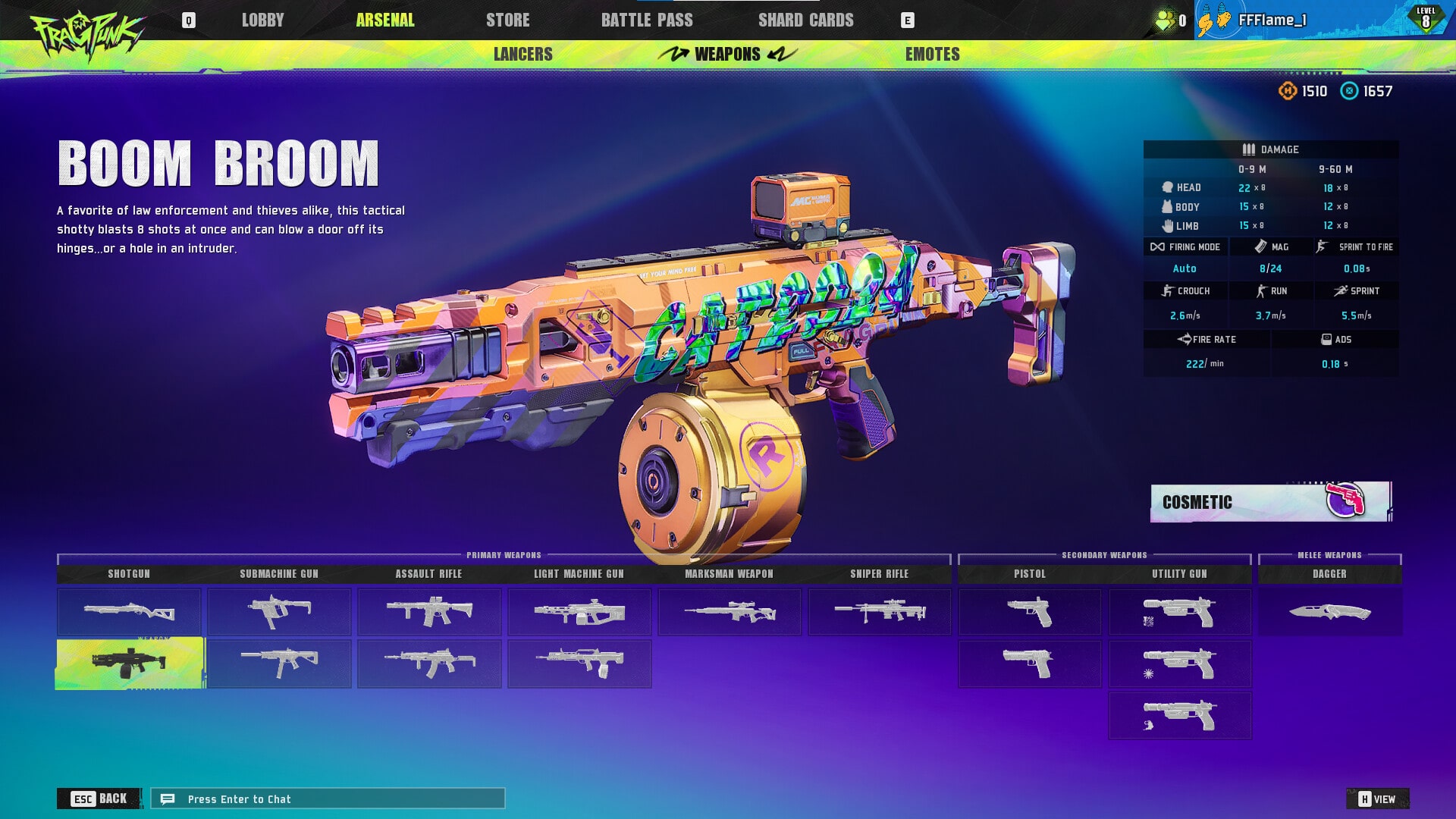The height and width of the screenshot is (819, 1456).
Task: Go to the Shard Cards tab
Action: coord(805,20)
